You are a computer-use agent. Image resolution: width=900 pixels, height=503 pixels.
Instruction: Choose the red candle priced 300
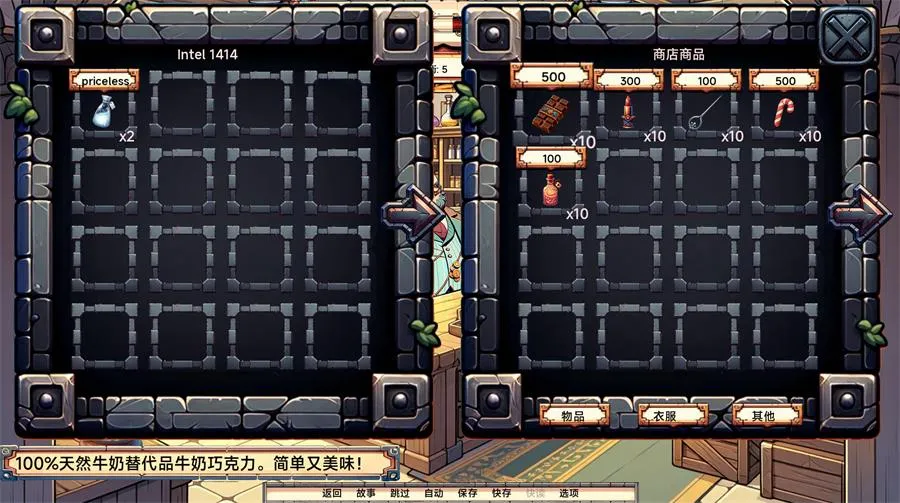627,113
